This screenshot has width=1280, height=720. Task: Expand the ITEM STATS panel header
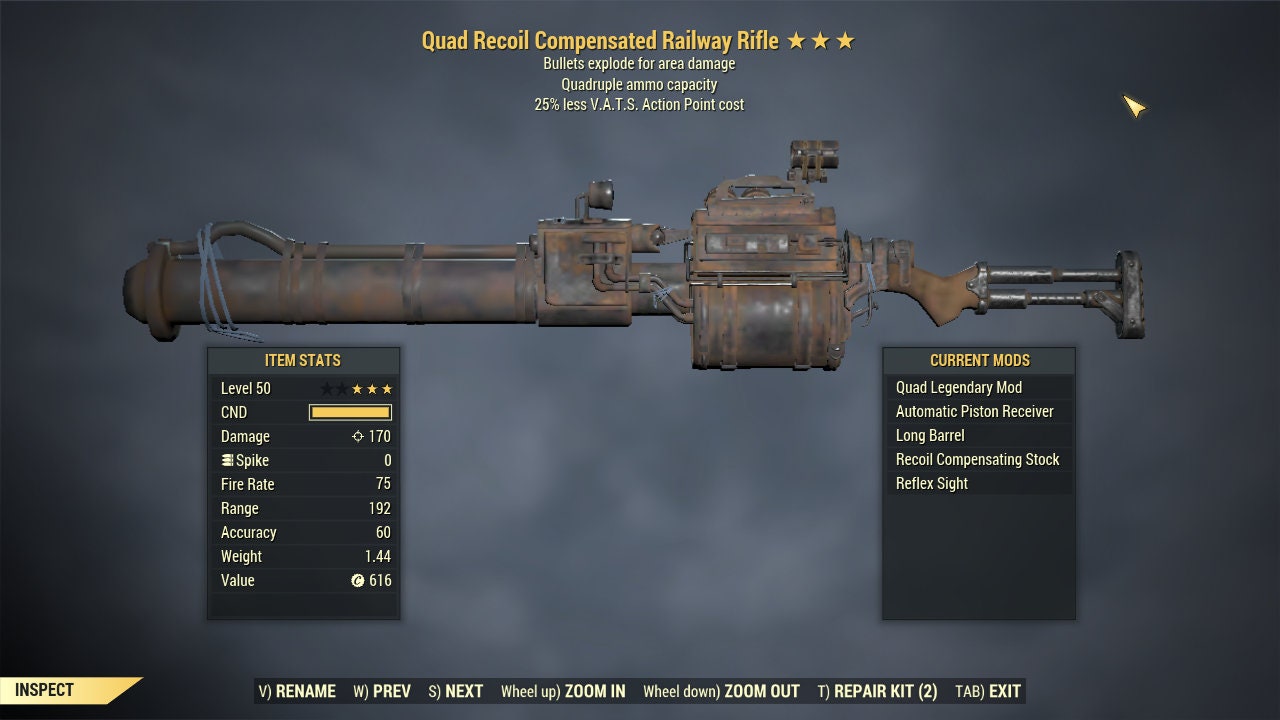click(x=303, y=361)
